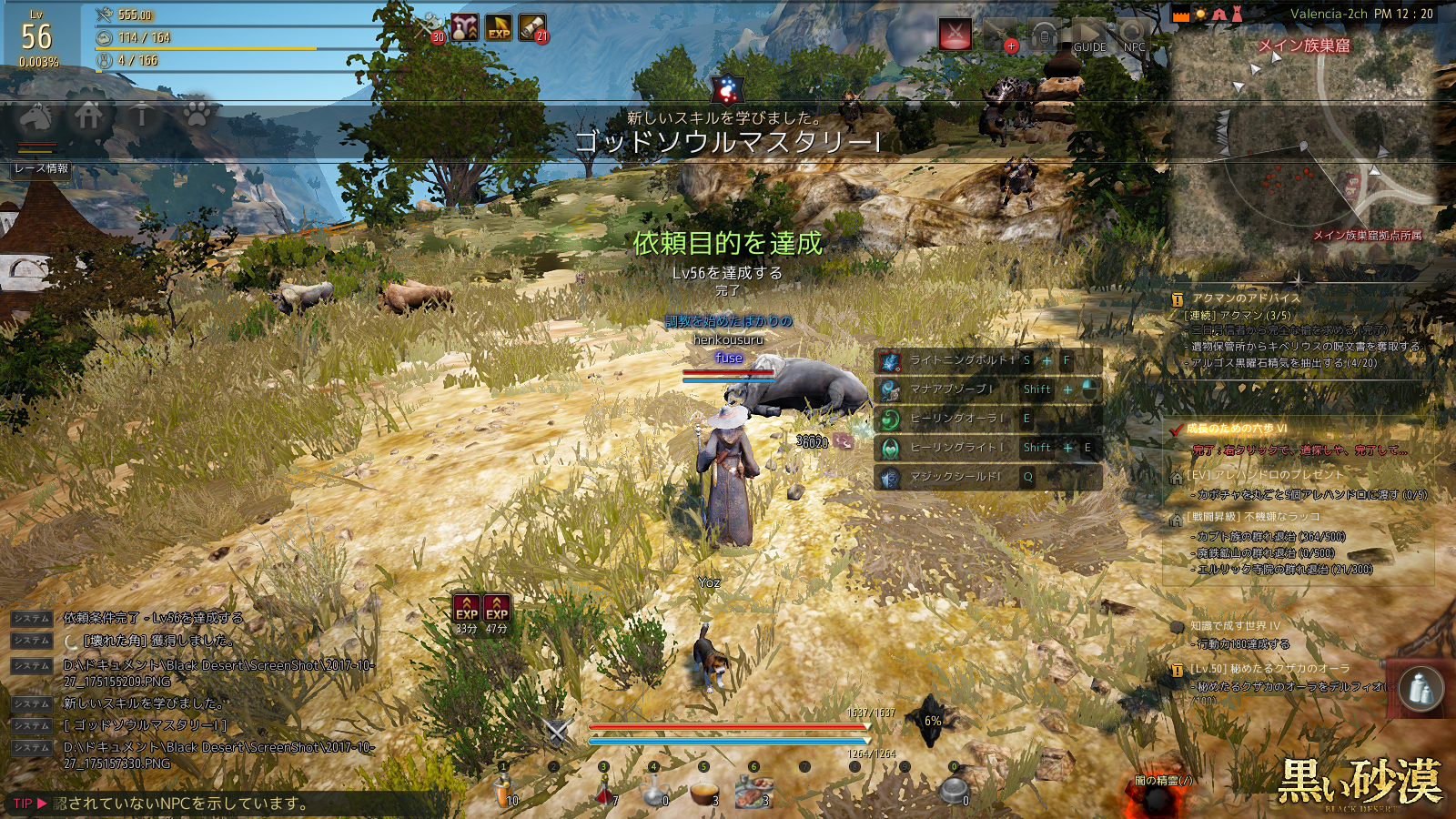The image size is (1456, 819).
Task: Click the scroll buff icon with 21
Action: (x=532, y=28)
